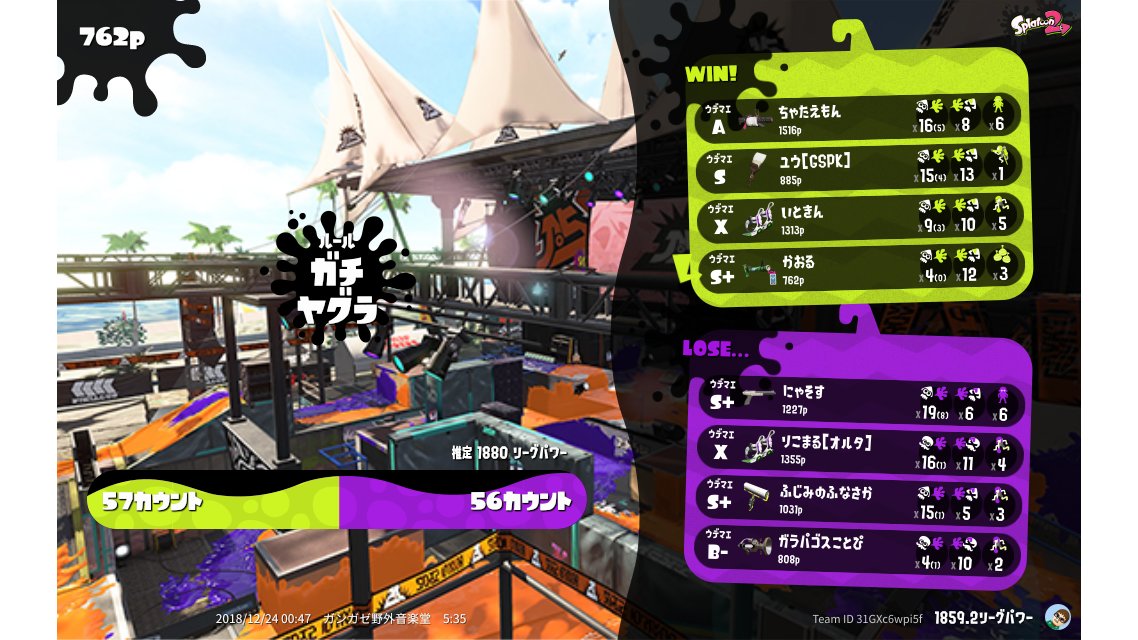Select losing team player にゃそす

point(858,402)
